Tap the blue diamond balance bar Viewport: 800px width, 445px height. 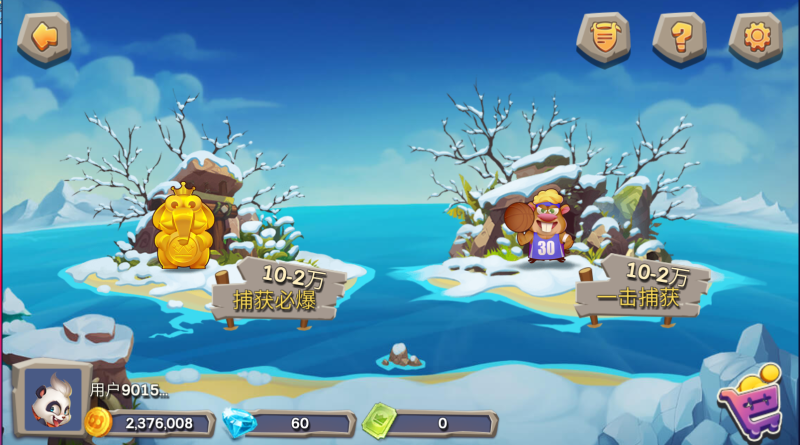tap(290, 423)
